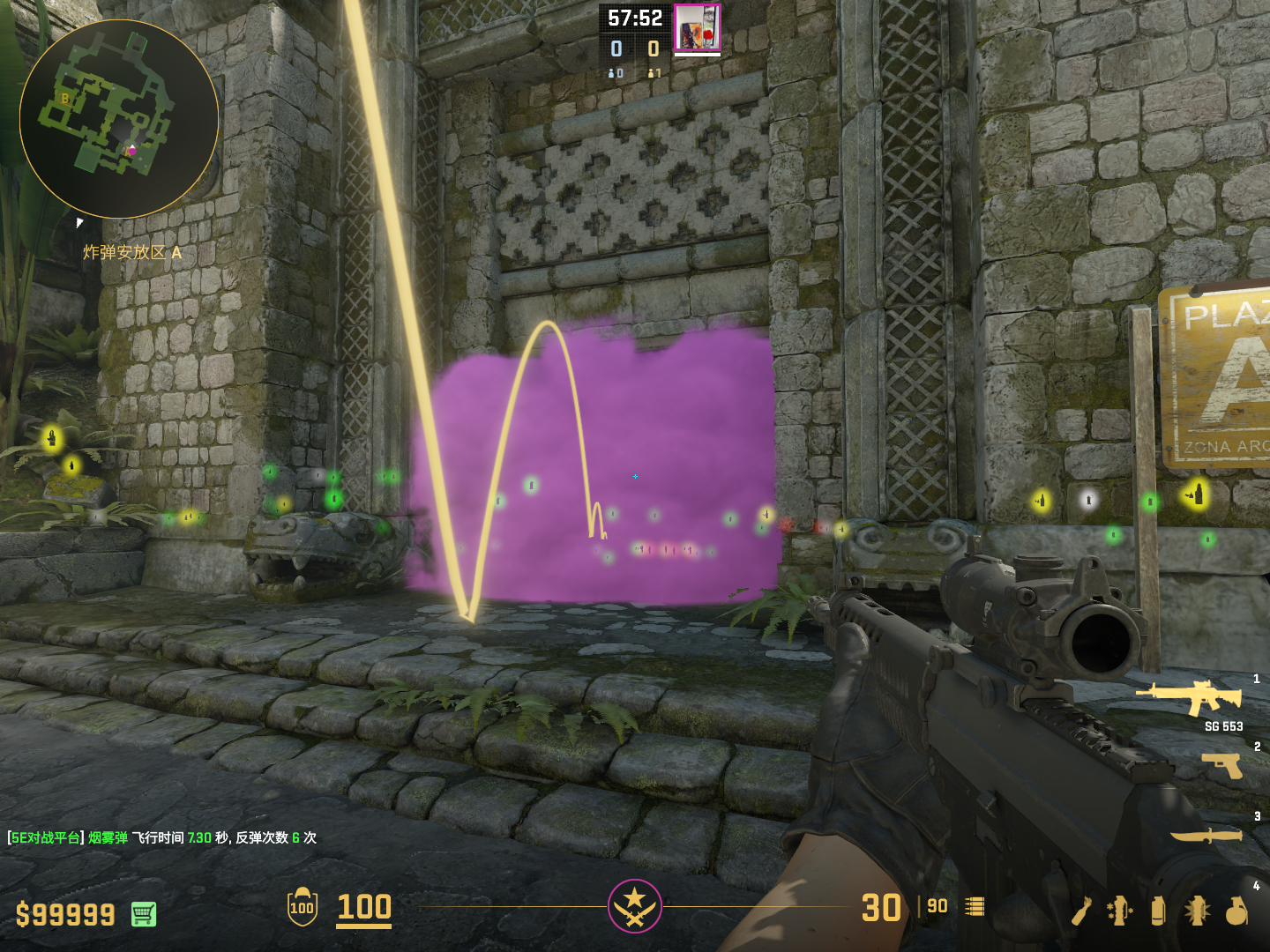Select the decoy grenade icon

1119,911
